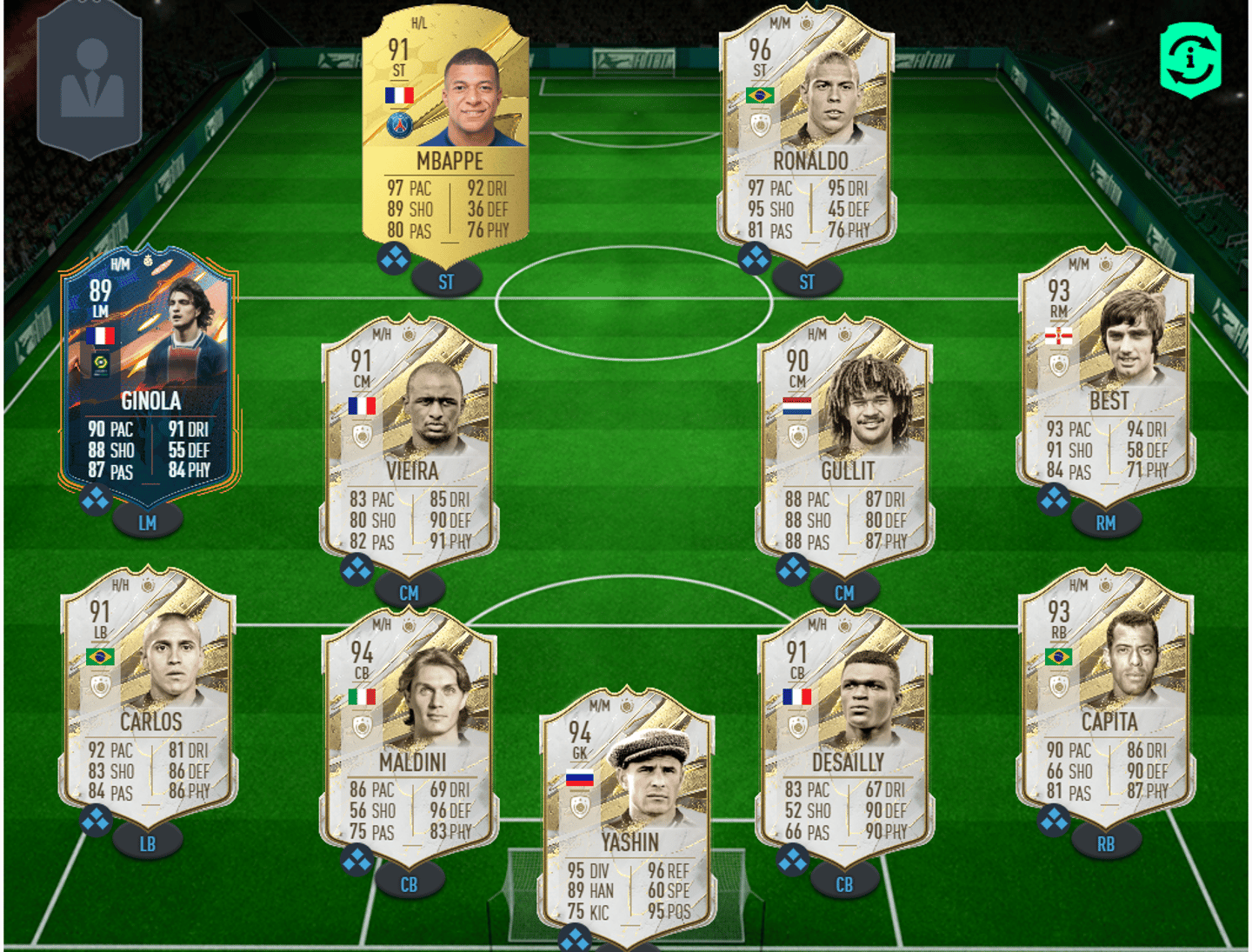Viewport: 1252px width, 952px height.
Task: Click the RM position label under Best
Action: (x=1105, y=523)
